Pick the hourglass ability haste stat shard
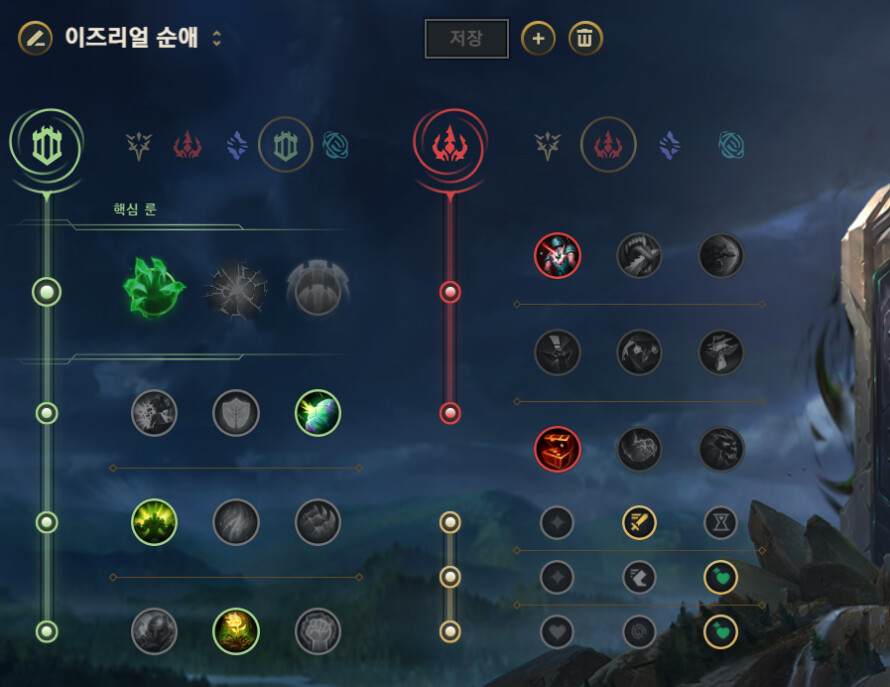 click(721, 522)
